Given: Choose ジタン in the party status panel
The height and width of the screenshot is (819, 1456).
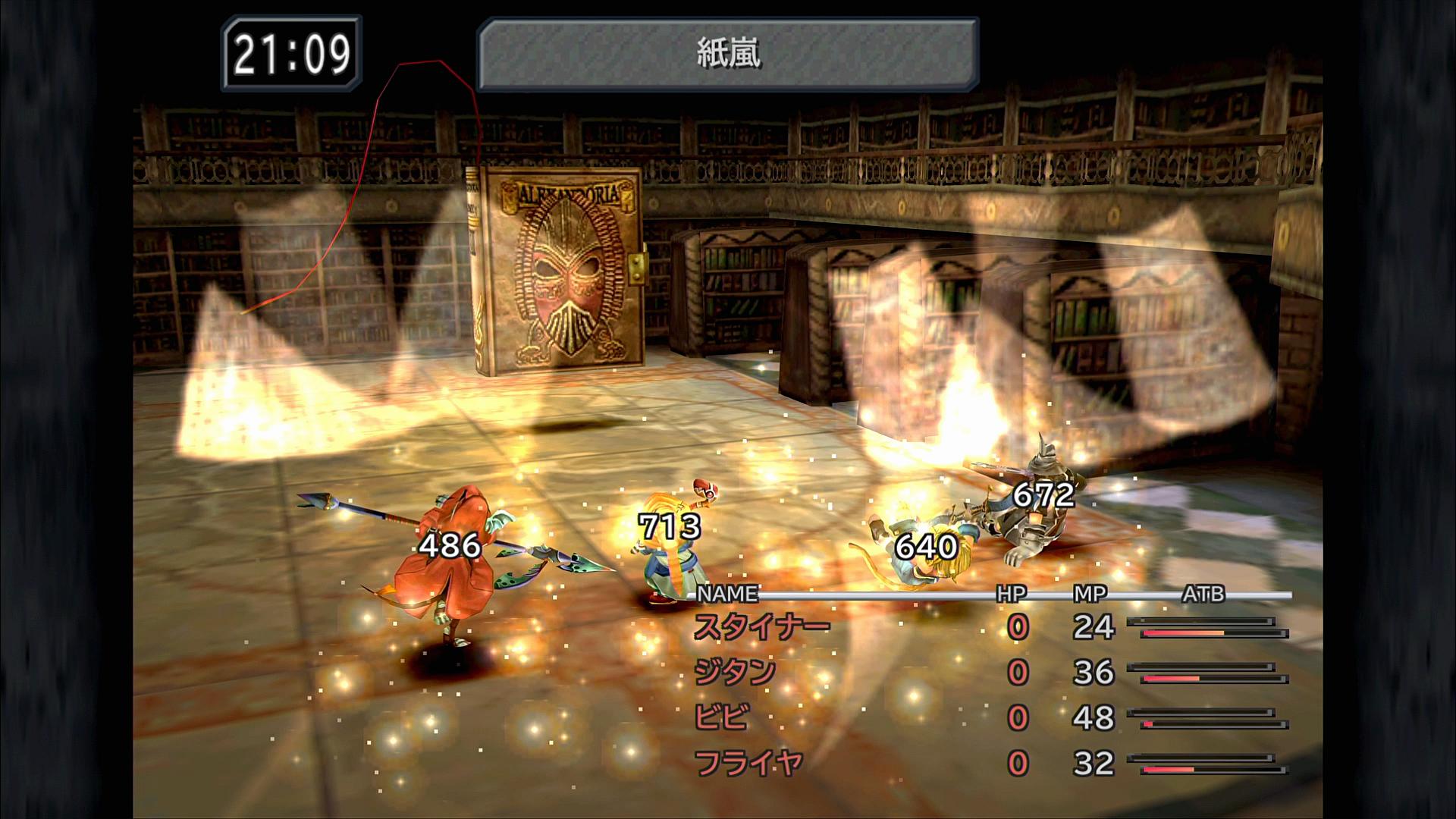Looking at the screenshot, I should [x=735, y=673].
